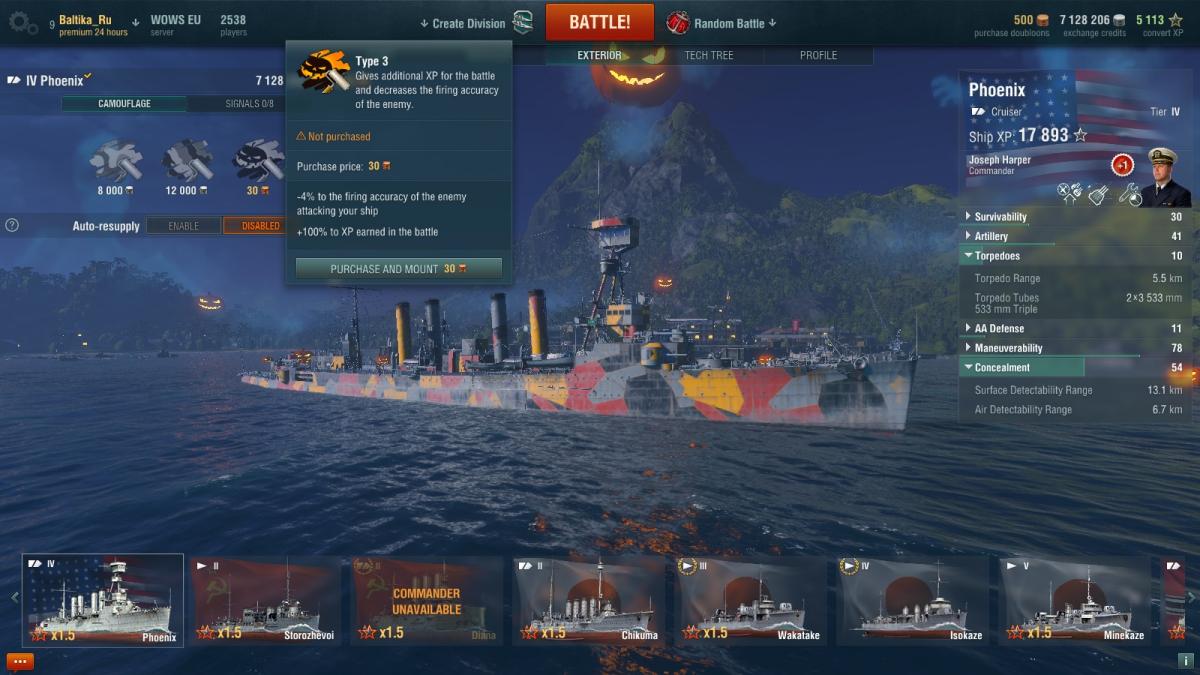Expand the Artillery stats section
The image size is (1200, 675).
(991, 237)
